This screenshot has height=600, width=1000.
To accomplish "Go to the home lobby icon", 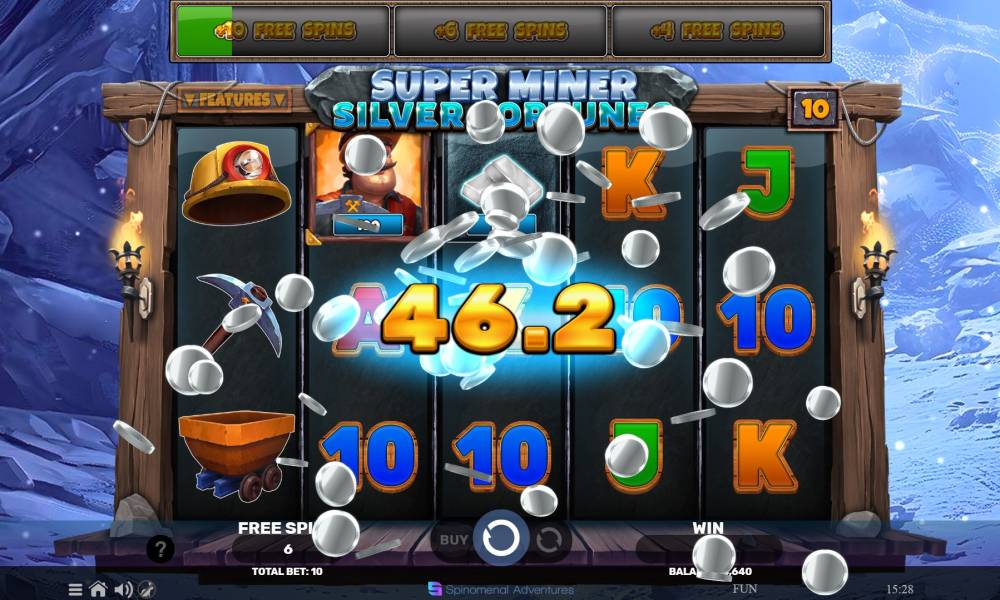I will (98, 589).
